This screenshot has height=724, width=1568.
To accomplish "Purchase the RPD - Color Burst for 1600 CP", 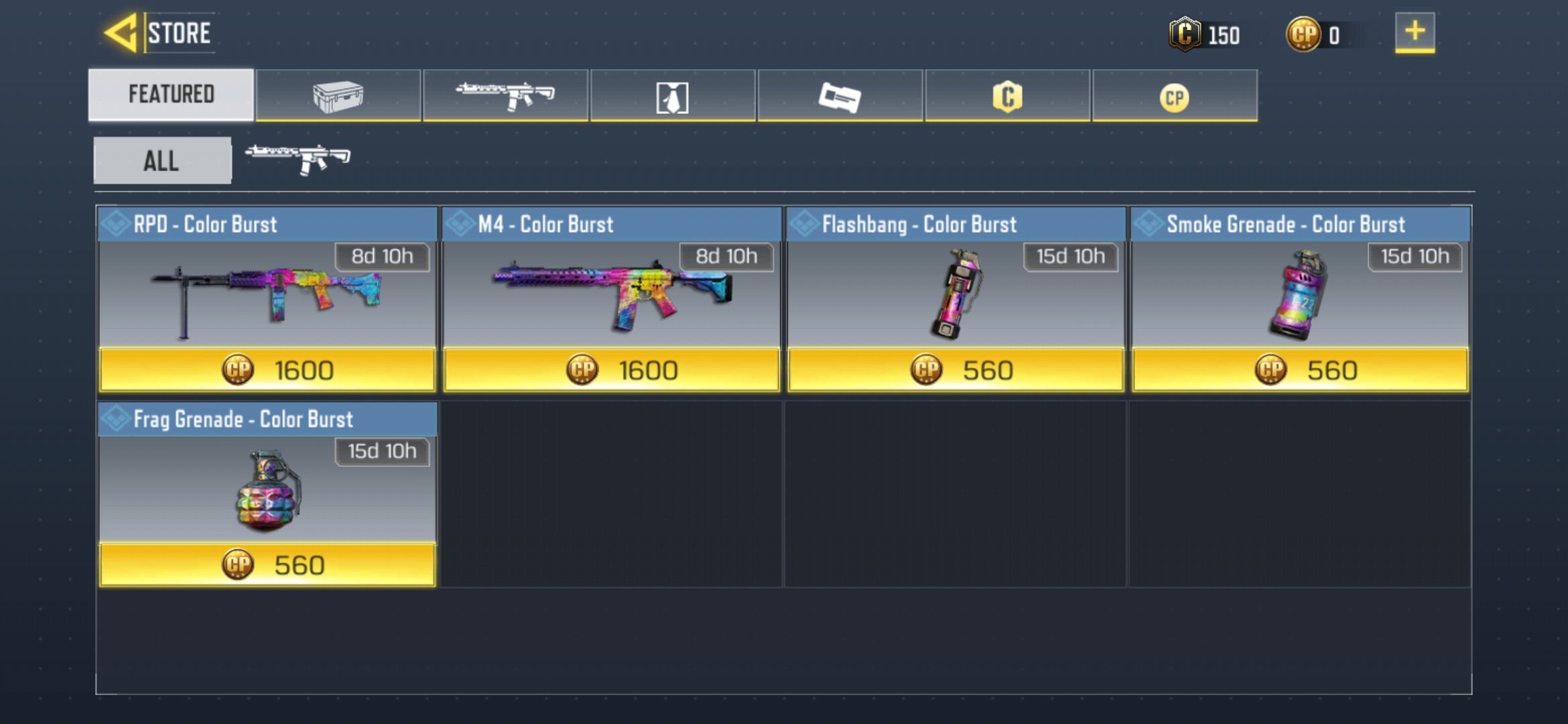I will (268, 368).
